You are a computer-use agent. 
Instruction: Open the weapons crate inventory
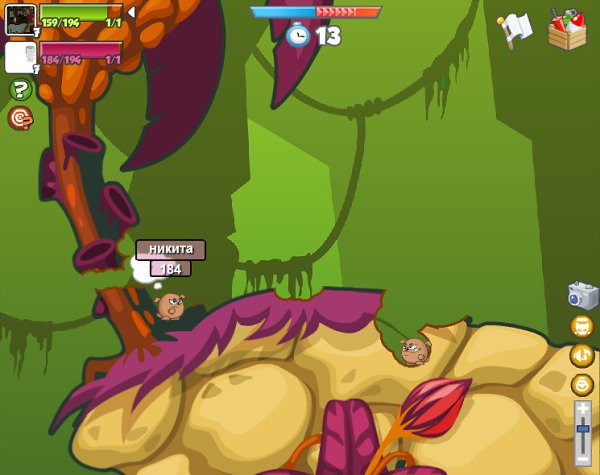click(567, 30)
